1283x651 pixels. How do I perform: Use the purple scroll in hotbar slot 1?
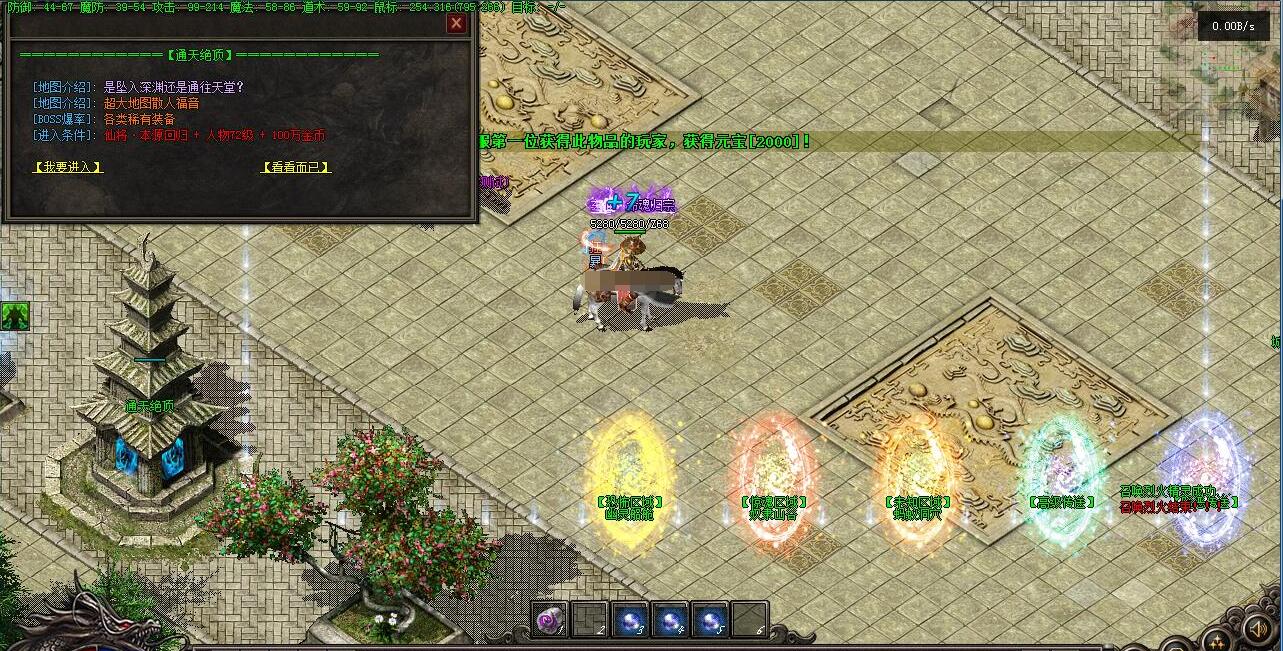point(549,620)
